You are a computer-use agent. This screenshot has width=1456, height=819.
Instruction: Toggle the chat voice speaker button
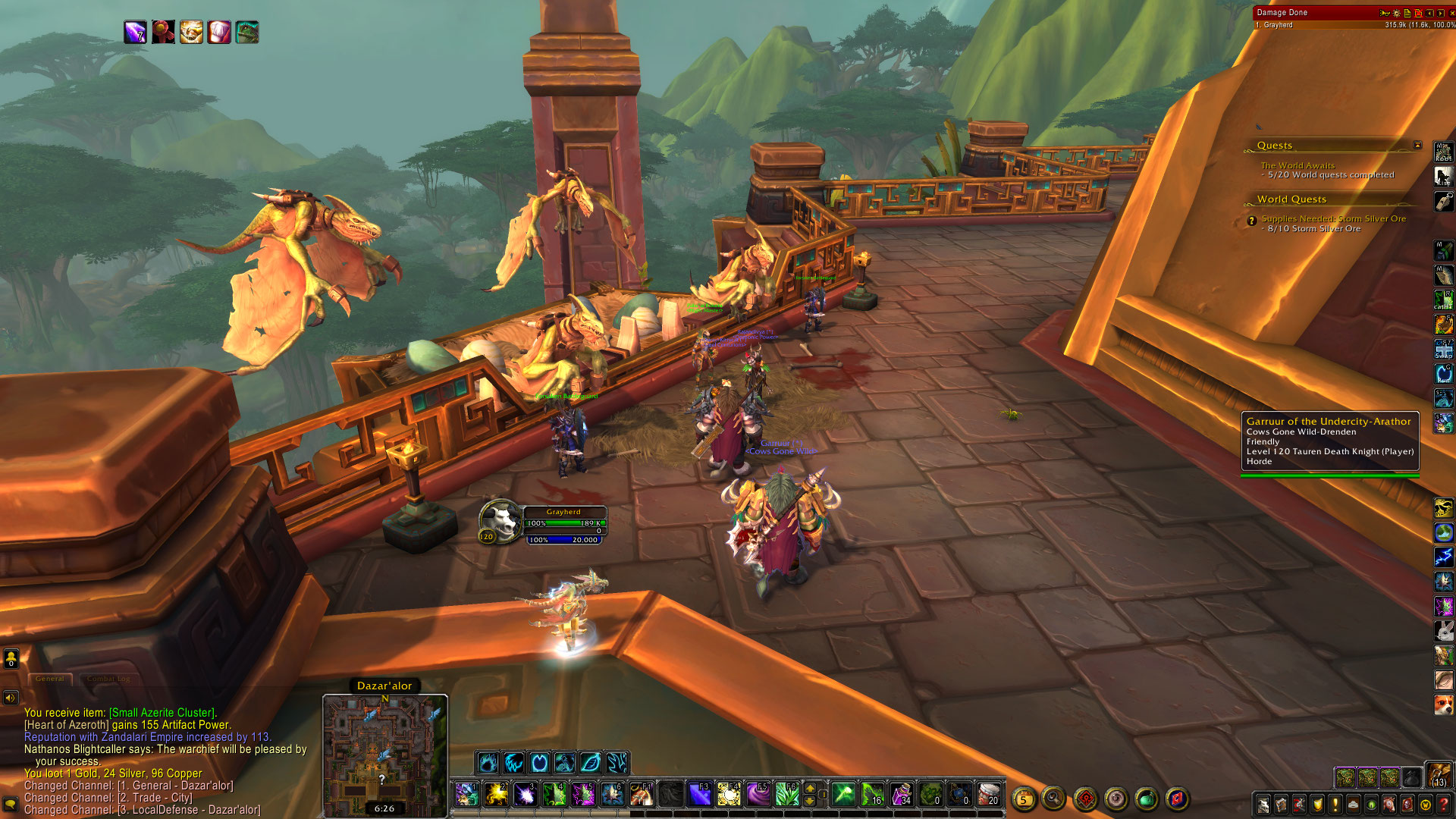point(11,698)
